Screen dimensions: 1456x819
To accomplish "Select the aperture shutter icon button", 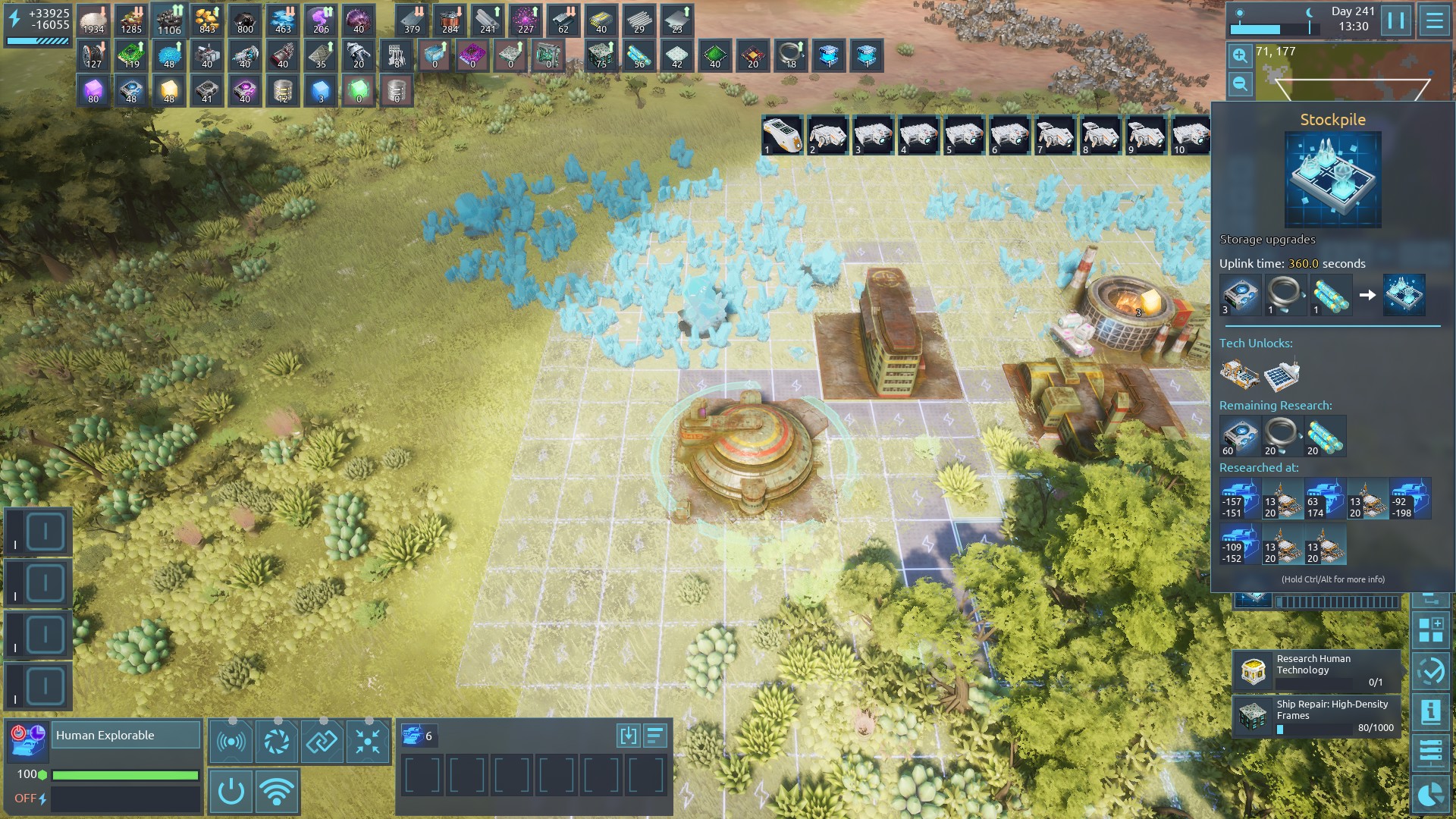I will (x=276, y=741).
